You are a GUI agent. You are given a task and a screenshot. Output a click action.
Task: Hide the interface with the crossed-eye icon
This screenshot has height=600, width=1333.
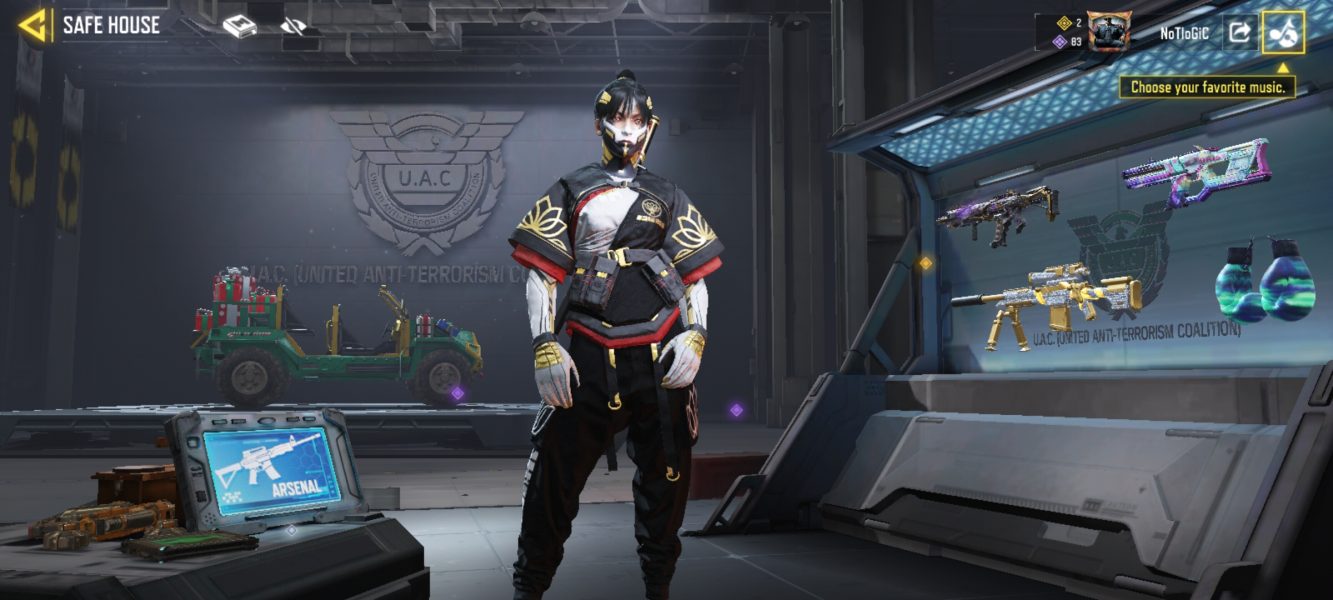pyautogui.click(x=293, y=27)
